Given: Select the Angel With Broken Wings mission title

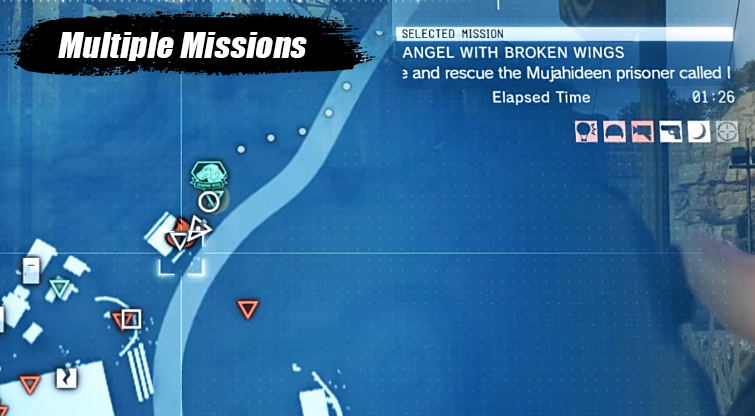Looking at the screenshot, I should [512, 52].
